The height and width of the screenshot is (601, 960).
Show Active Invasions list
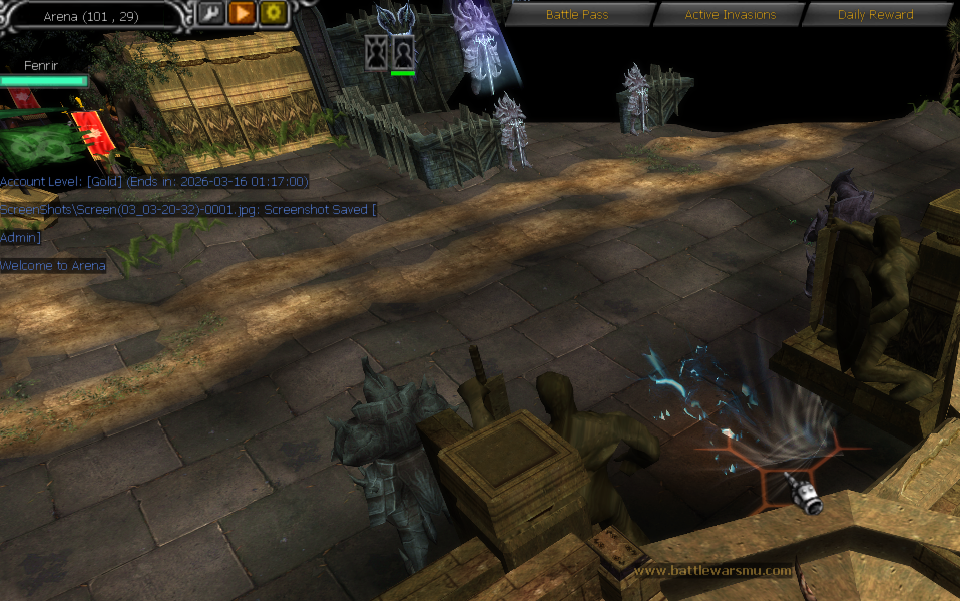click(x=729, y=15)
